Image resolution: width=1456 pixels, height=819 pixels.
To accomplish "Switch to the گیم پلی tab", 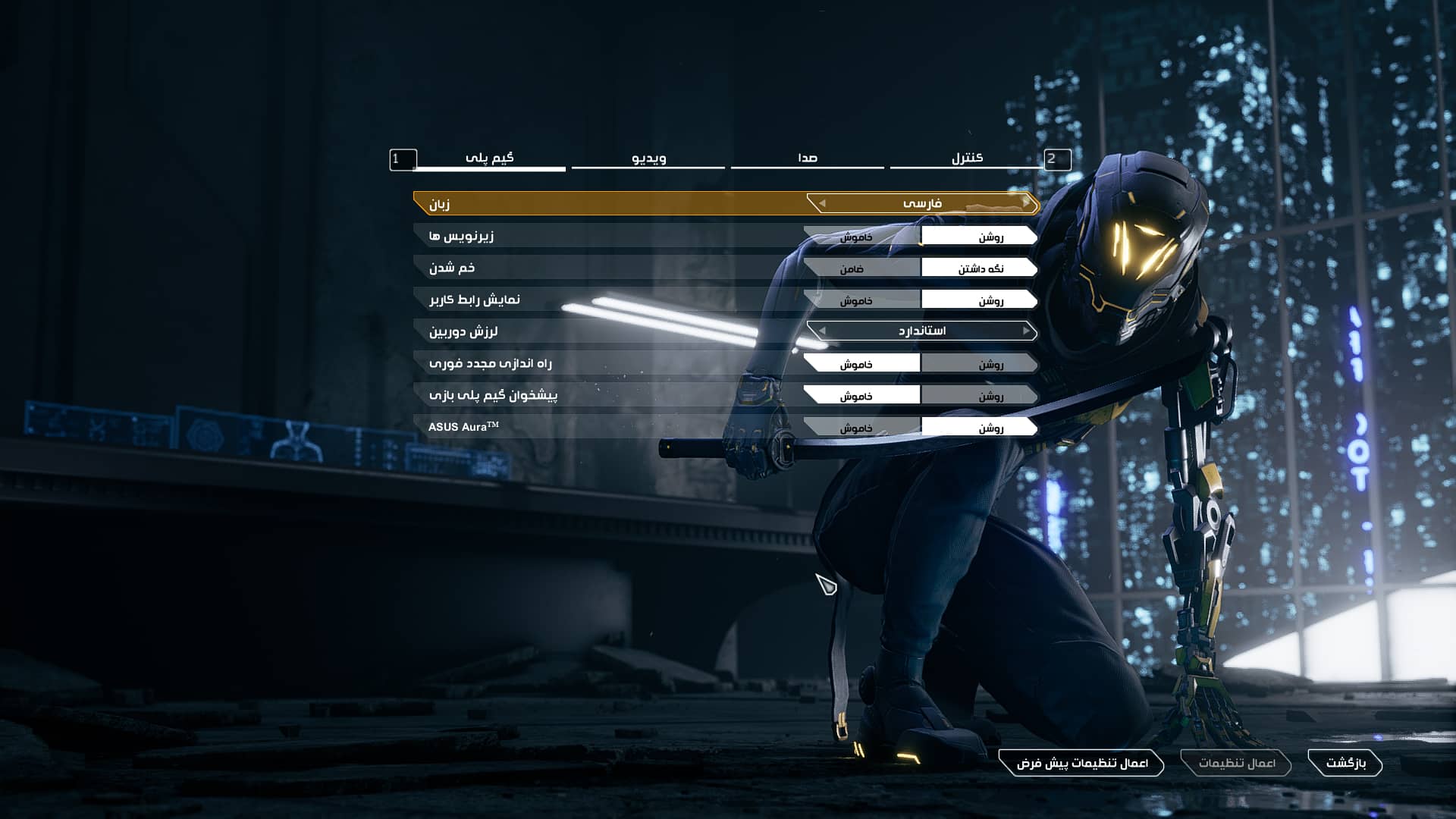I will tap(489, 158).
